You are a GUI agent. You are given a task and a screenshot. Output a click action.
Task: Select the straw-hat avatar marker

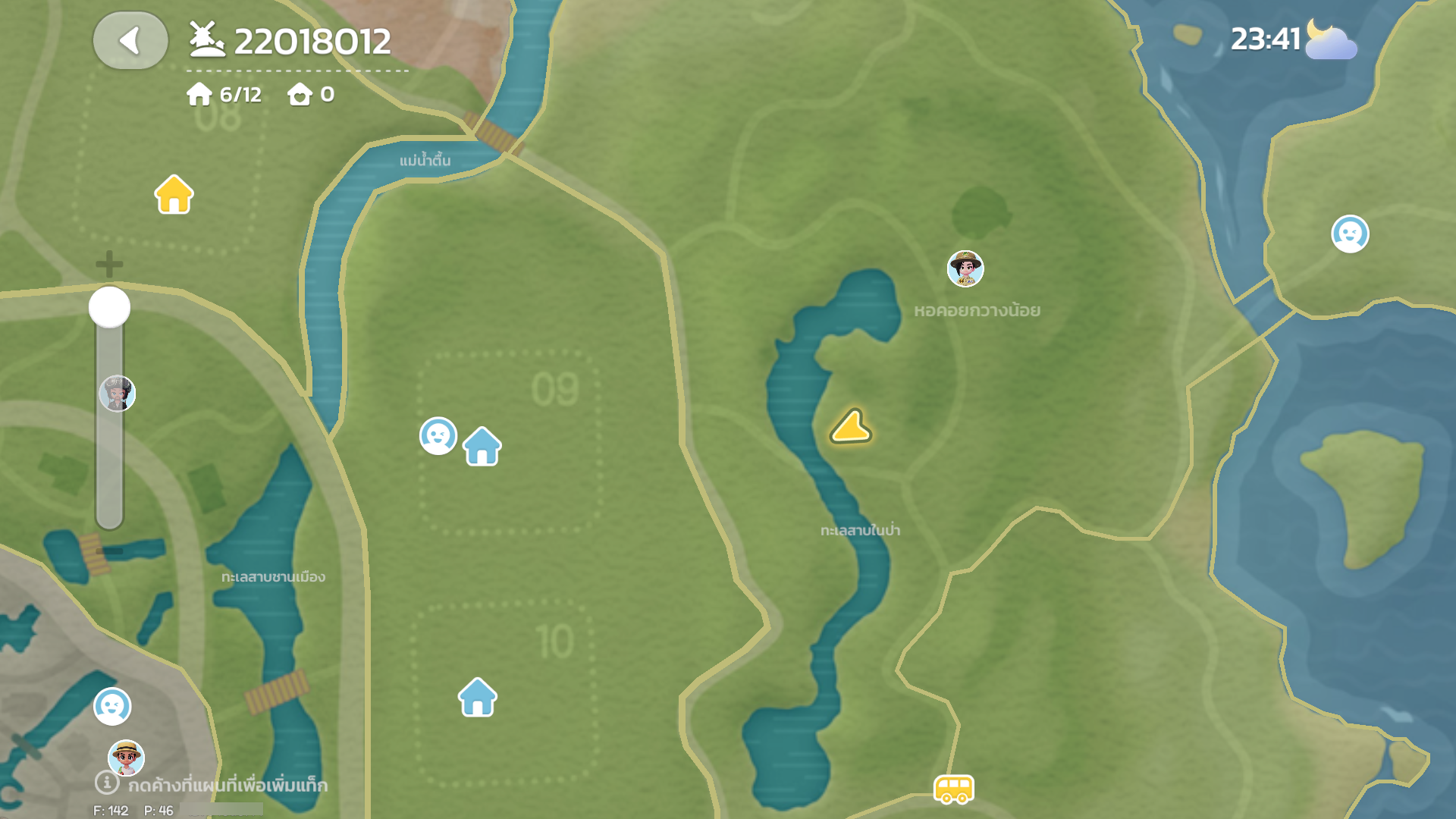click(x=127, y=757)
